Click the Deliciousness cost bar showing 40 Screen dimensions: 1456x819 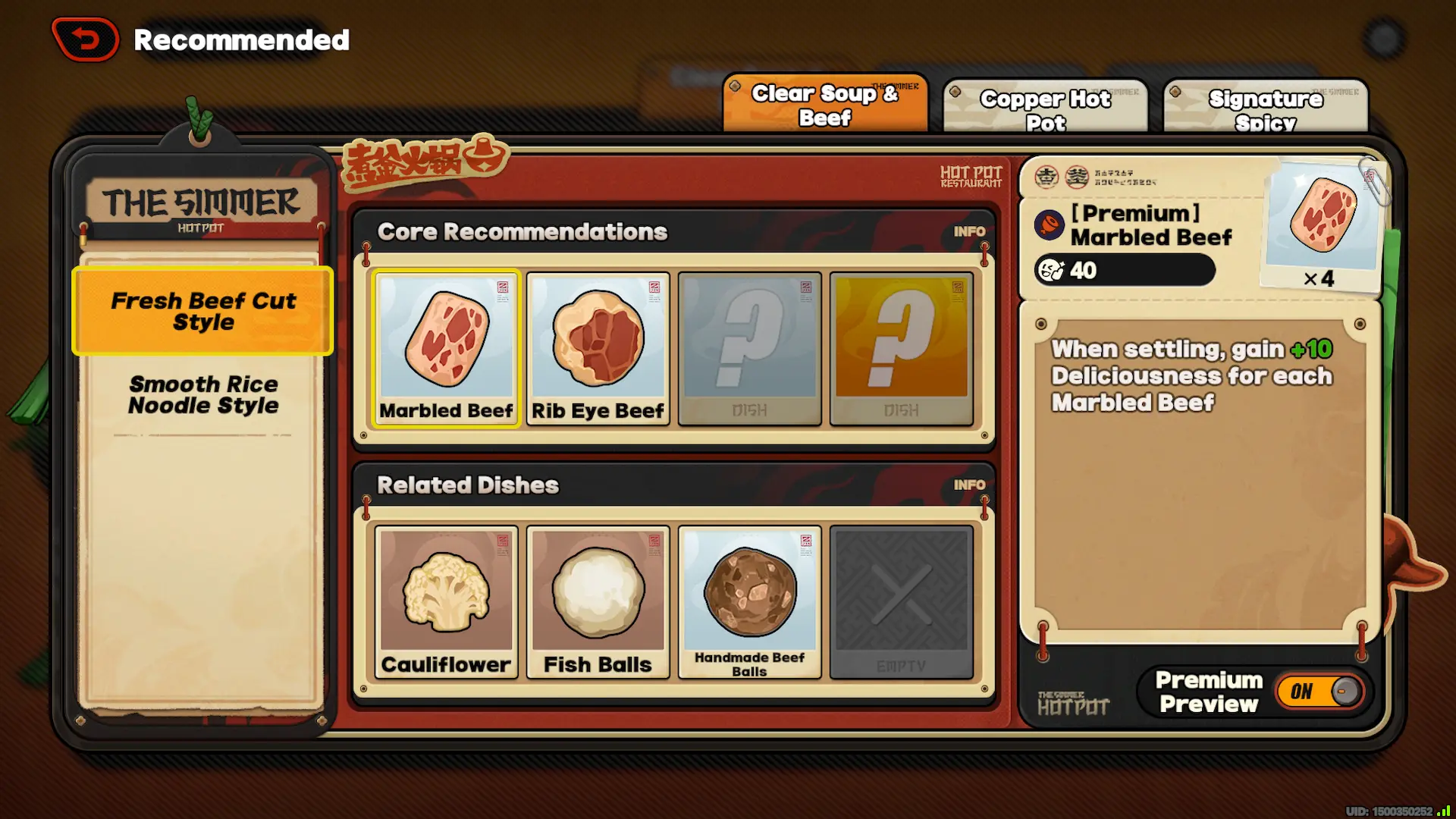[1122, 271]
